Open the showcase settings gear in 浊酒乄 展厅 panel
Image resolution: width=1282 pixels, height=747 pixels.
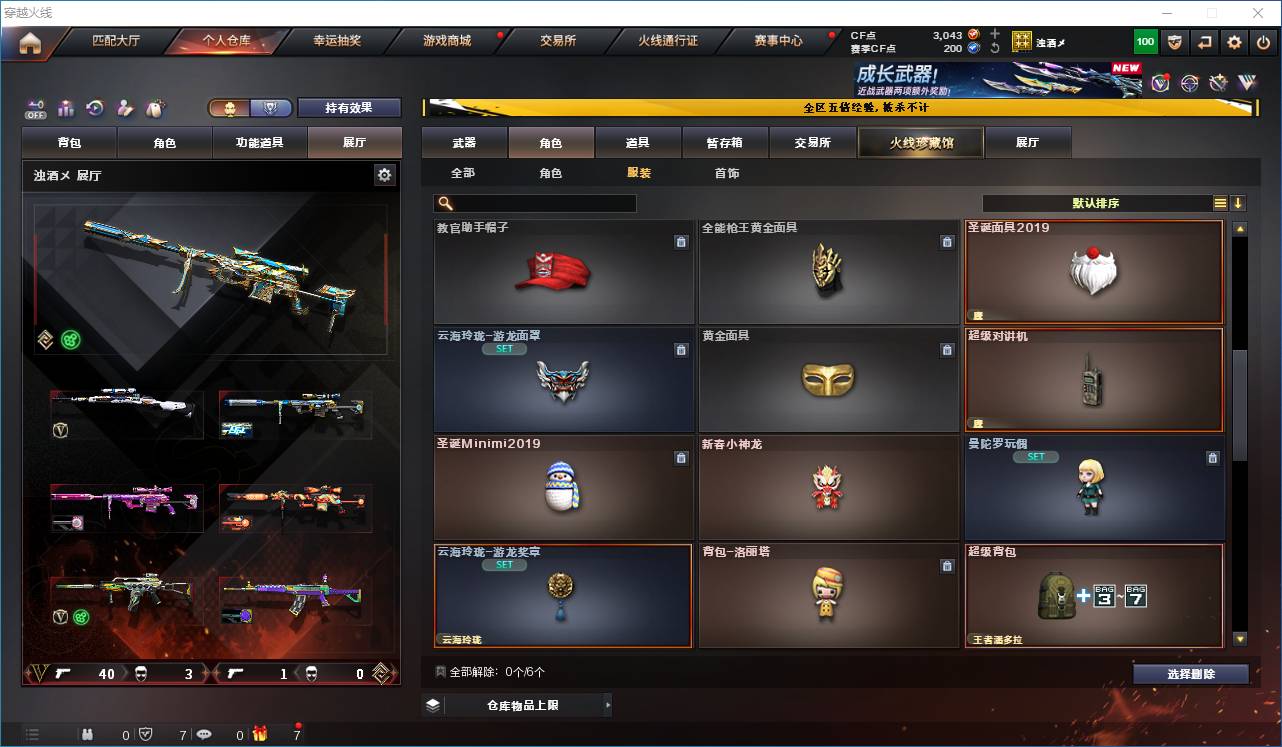point(384,174)
